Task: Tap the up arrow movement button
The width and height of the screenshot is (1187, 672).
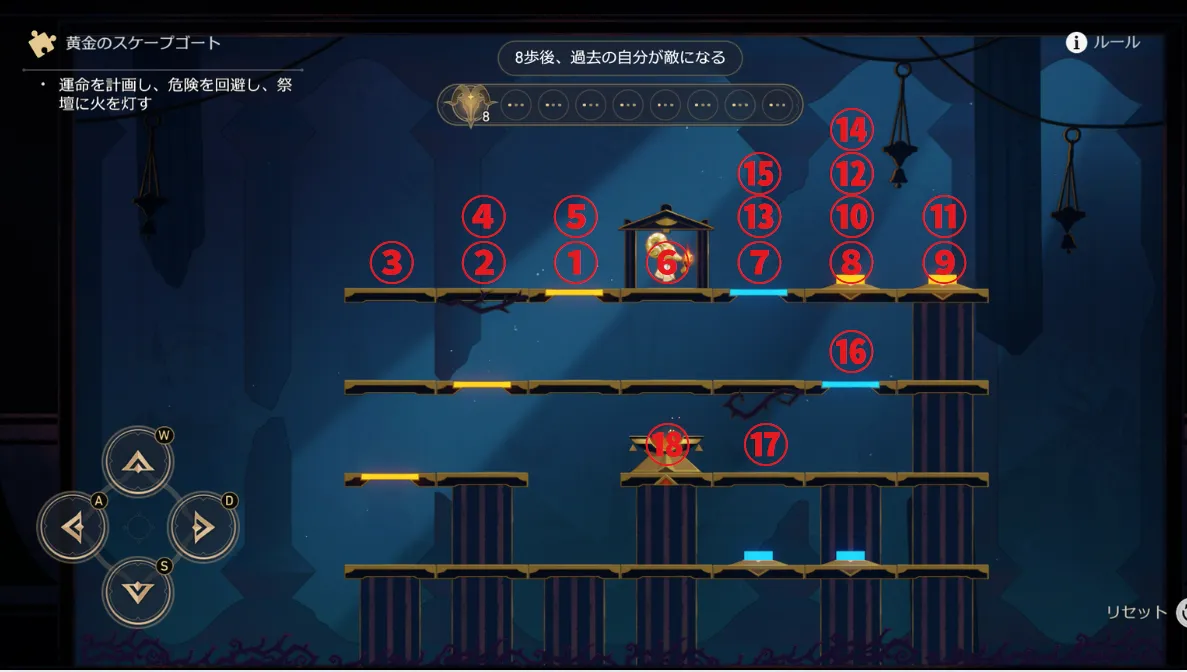Action: [138, 462]
